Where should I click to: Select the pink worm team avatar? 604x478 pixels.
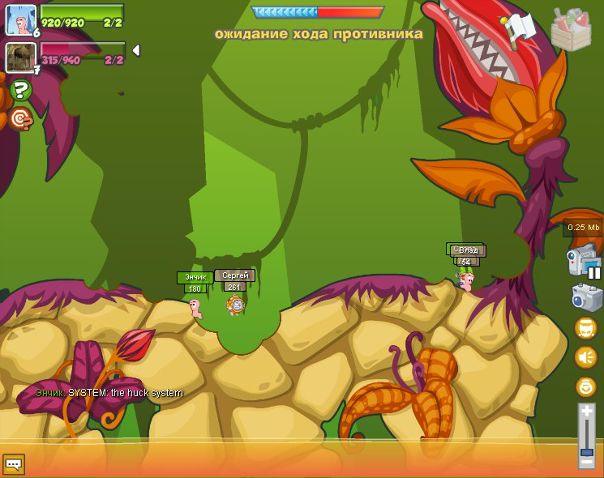pyautogui.click(x=21, y=19)
